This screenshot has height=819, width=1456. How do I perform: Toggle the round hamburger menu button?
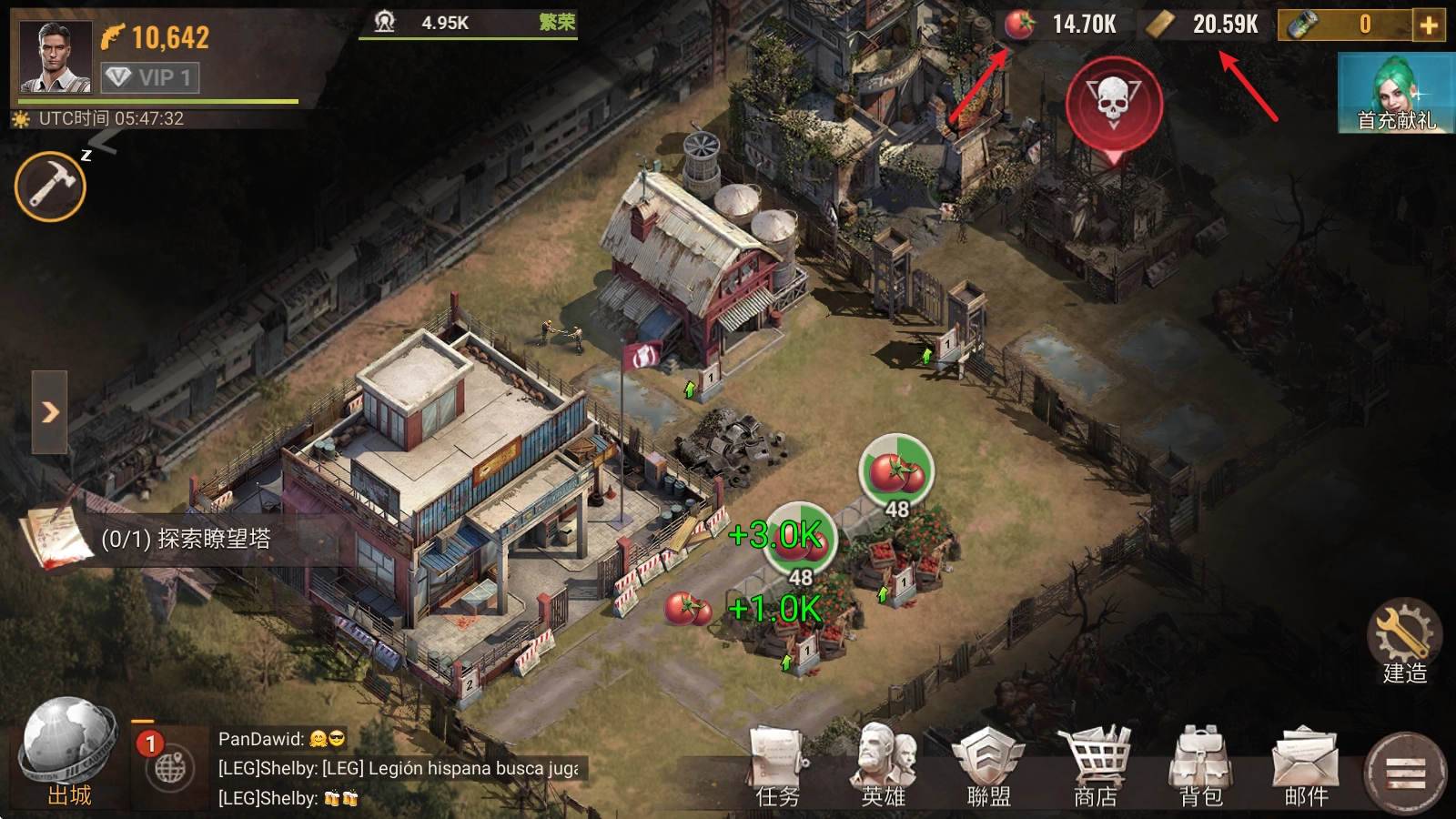coord(1405,773)
